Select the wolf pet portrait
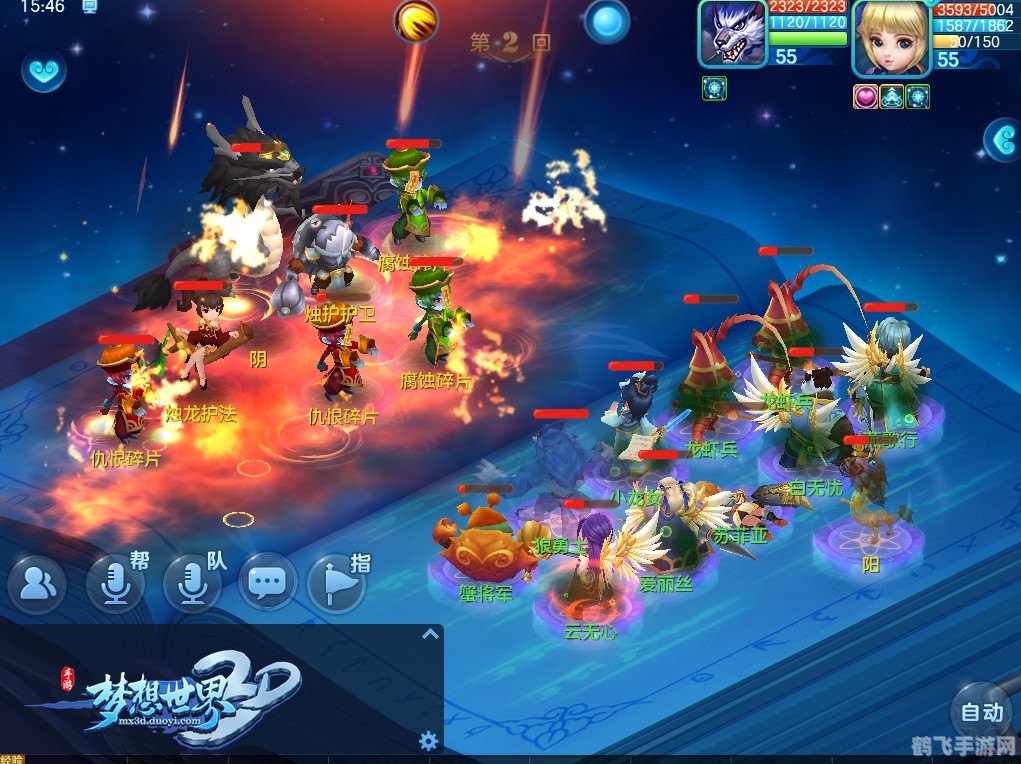 click(732, 34)
